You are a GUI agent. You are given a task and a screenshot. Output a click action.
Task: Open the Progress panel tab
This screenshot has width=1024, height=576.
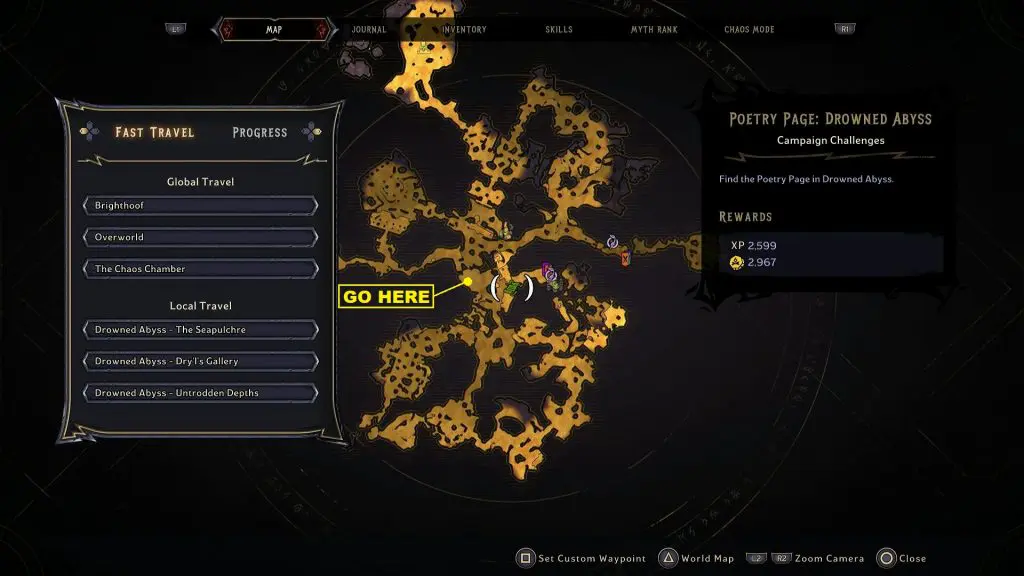pyautogui.click(x=259, y=132)
